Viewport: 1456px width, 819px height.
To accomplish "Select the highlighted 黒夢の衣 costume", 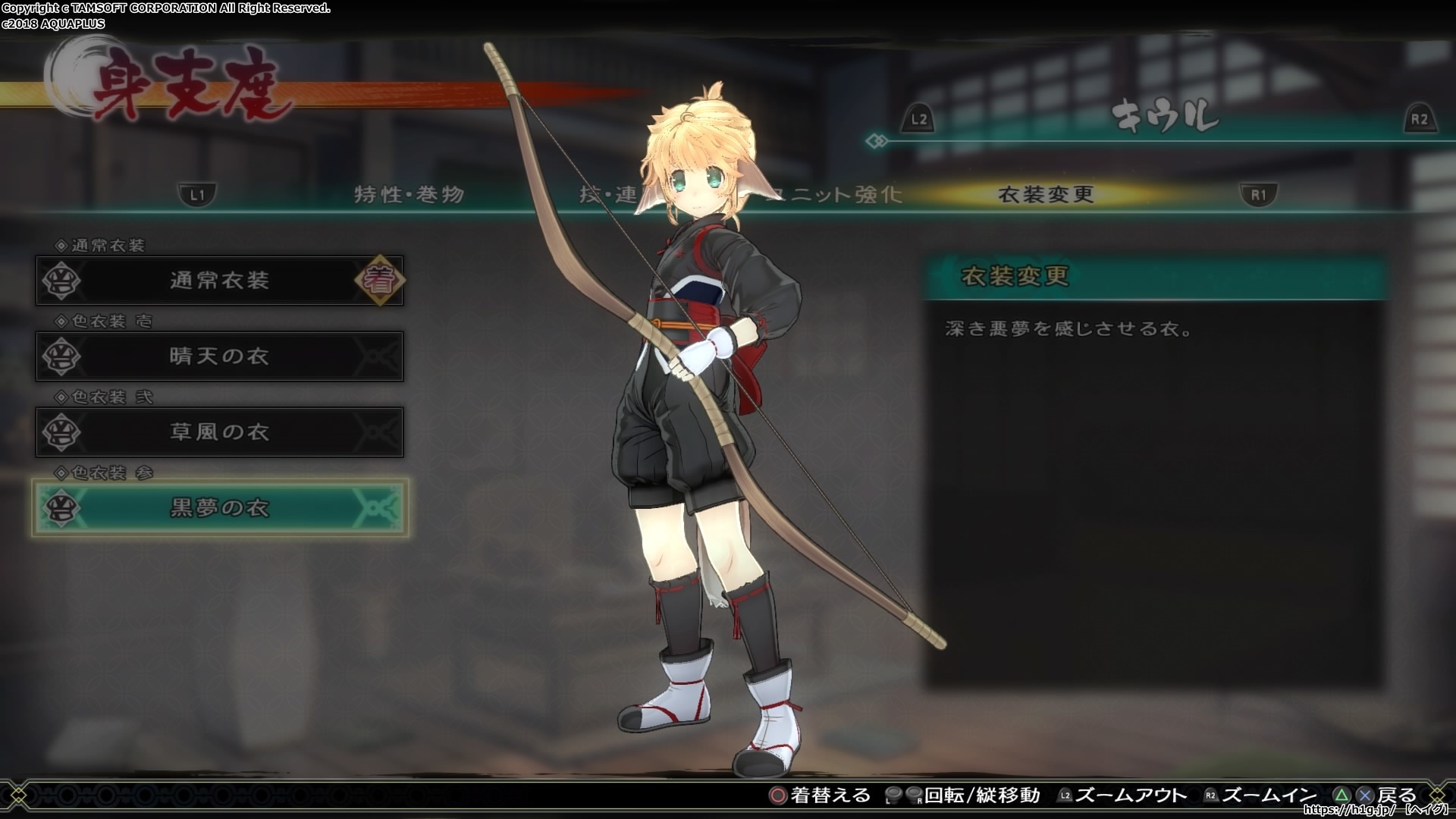I will [x=219, y=508].
